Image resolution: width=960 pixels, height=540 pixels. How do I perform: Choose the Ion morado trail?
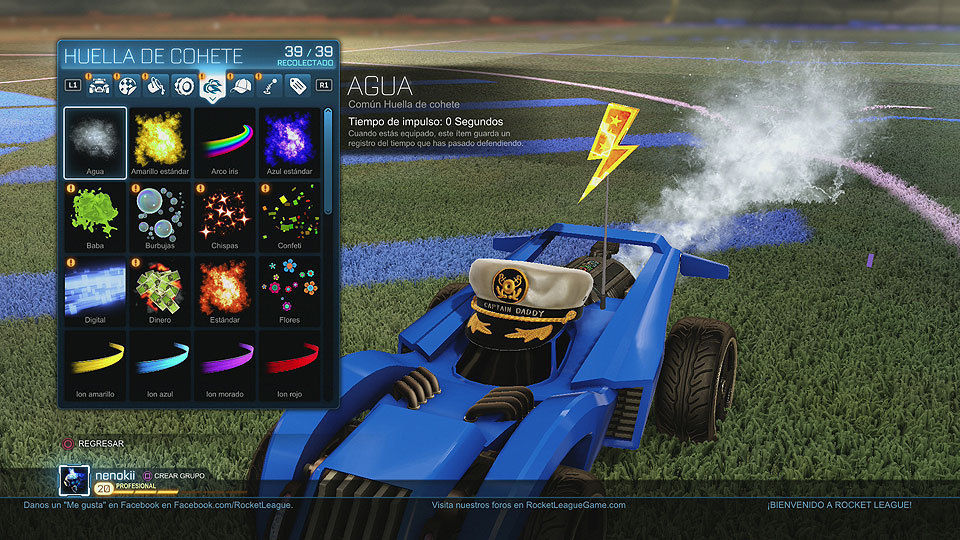[x=224, y=364]
